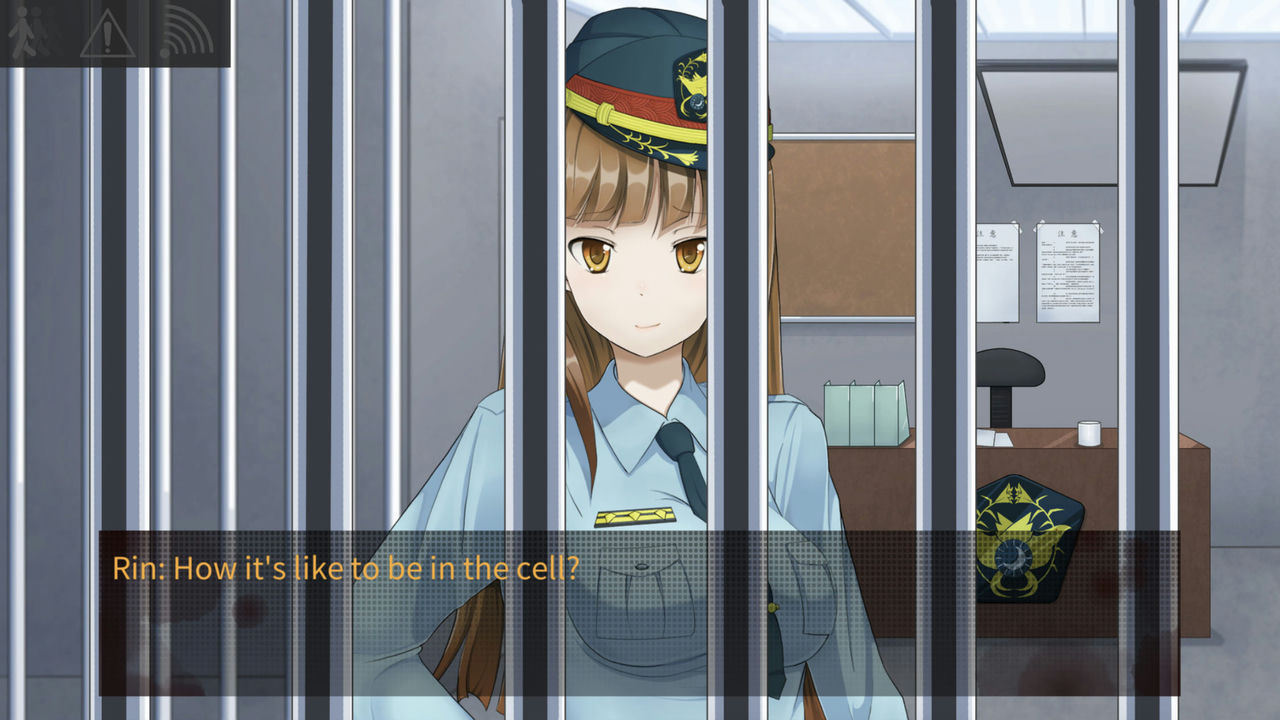The image size is (1280, 720).
Task: Click the police emblem on Rin's hat
Action: (690, 95)
